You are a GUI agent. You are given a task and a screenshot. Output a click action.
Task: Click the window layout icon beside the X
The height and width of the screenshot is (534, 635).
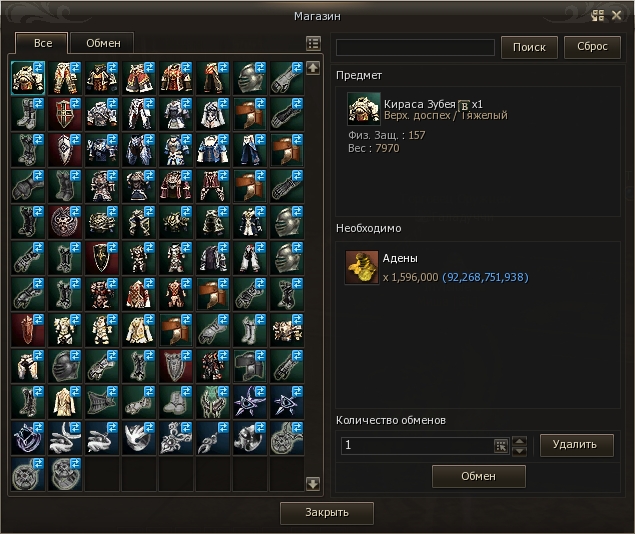click(x=598, y=15)
